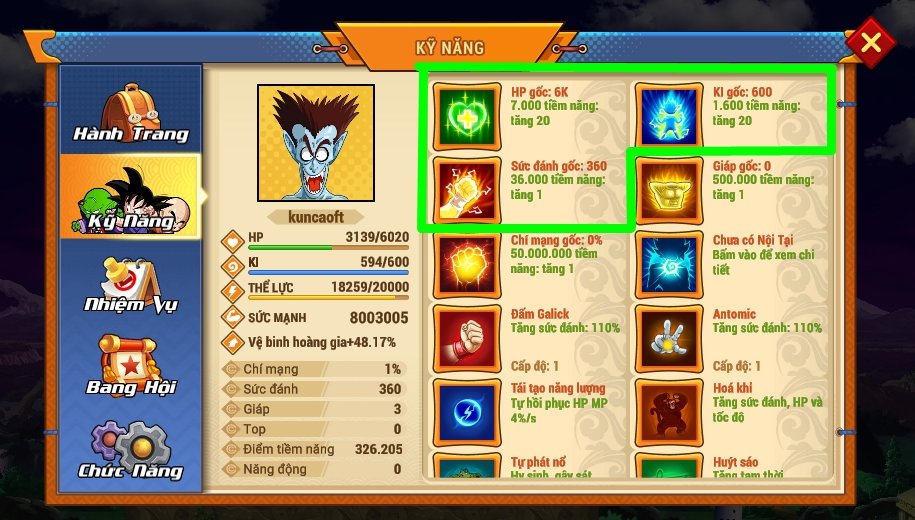Select Tái tạo năng lượng skill
915x520 pixels.
point(466,411)
